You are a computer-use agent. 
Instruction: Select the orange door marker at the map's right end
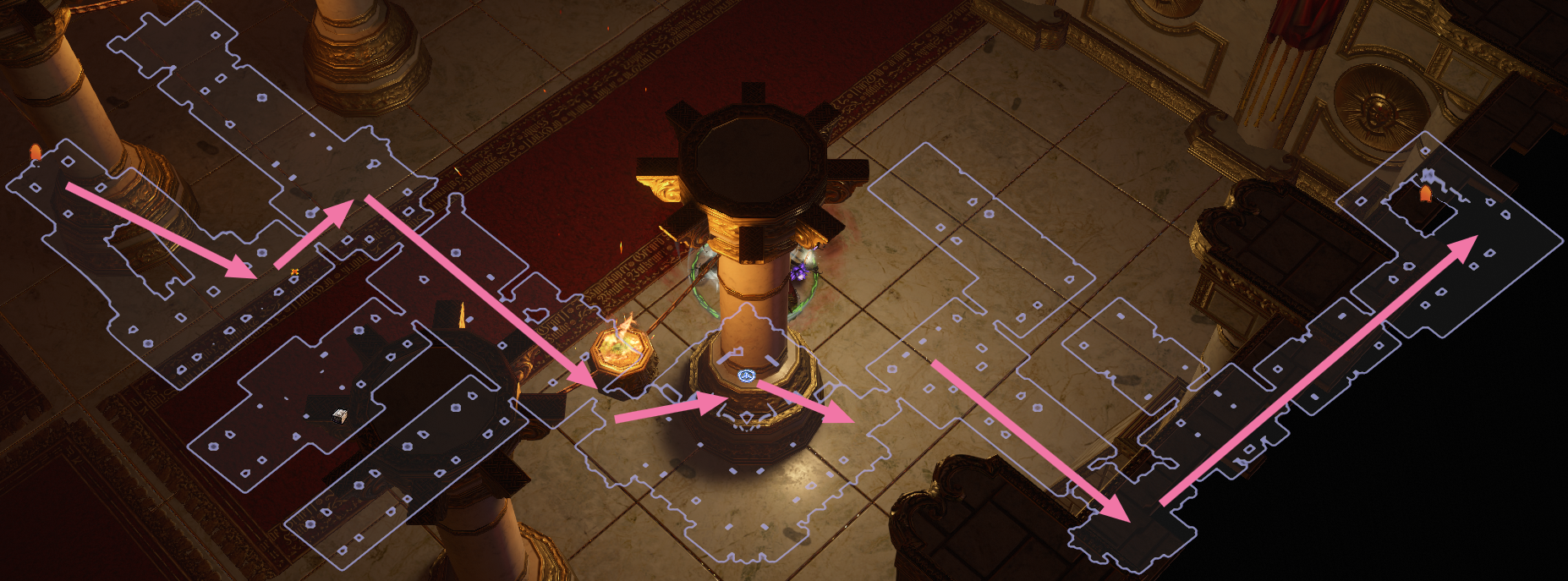tap(1425, 195)
